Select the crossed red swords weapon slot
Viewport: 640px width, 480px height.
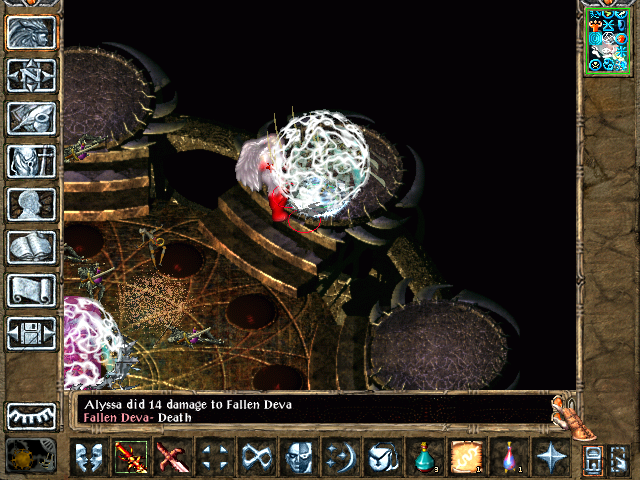(x=173, y=459)
